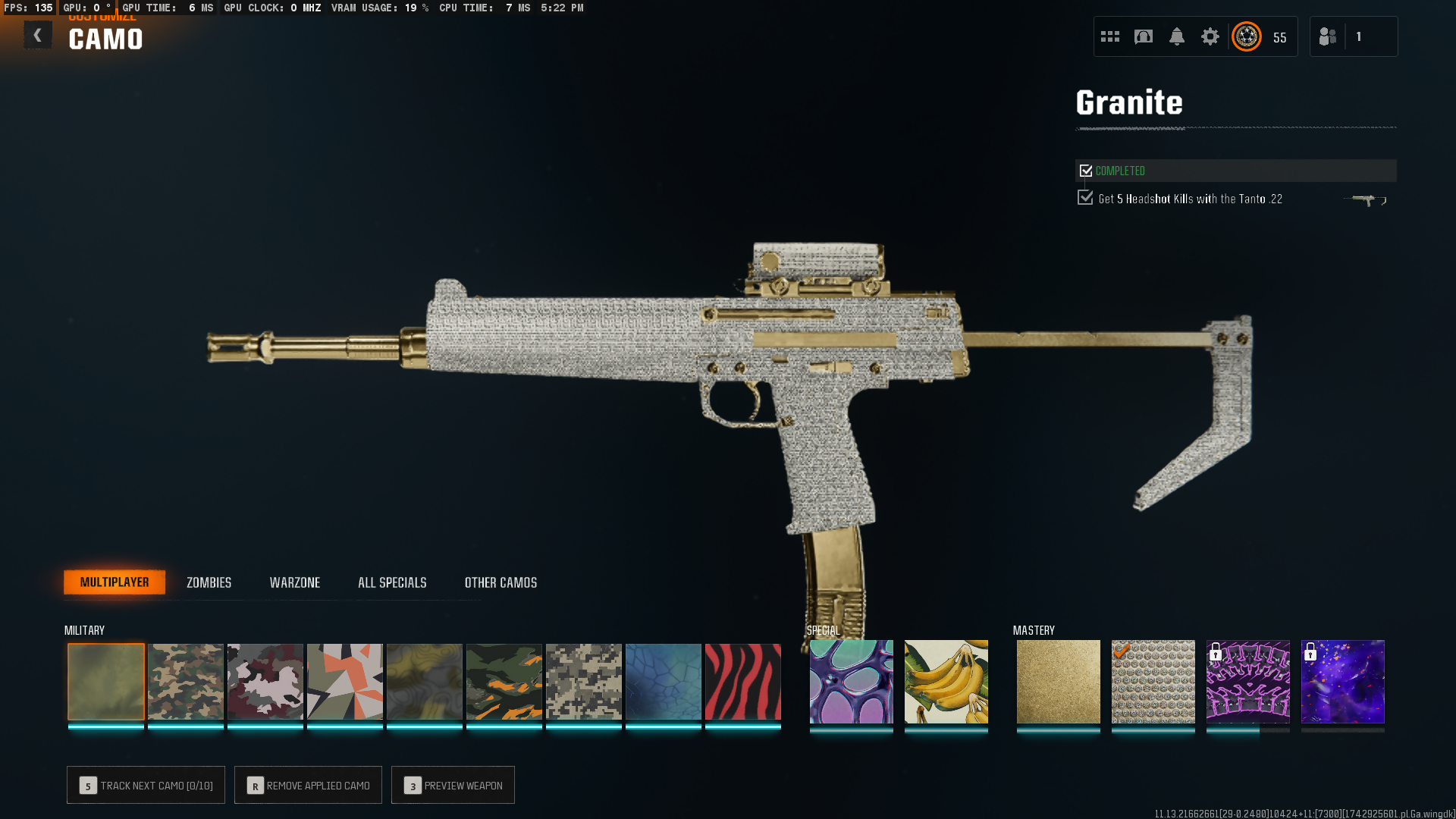Open the settings gear icon
The height and width of the screenshot is (819, 1456).
[1210, 36]
